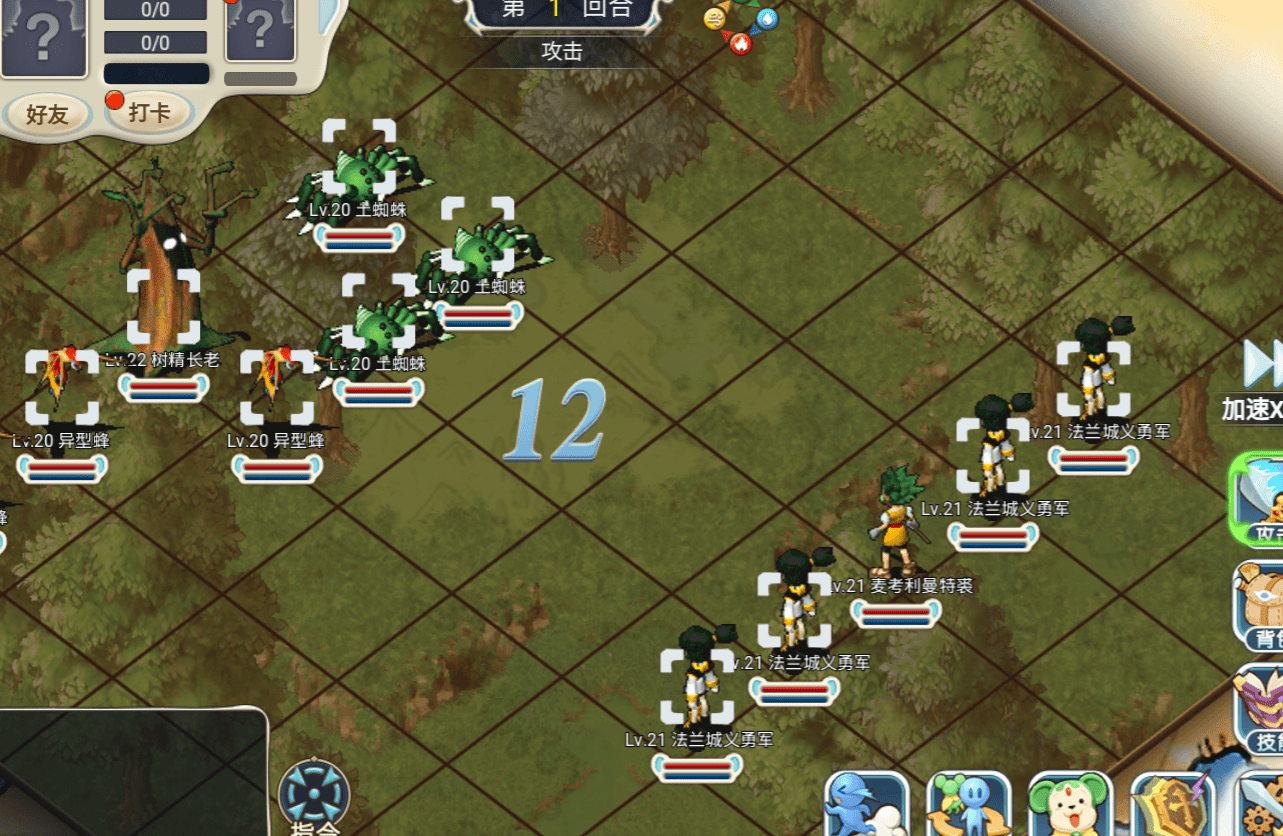
Task: Open the 指令 command wheel
Action: (314, 797)
